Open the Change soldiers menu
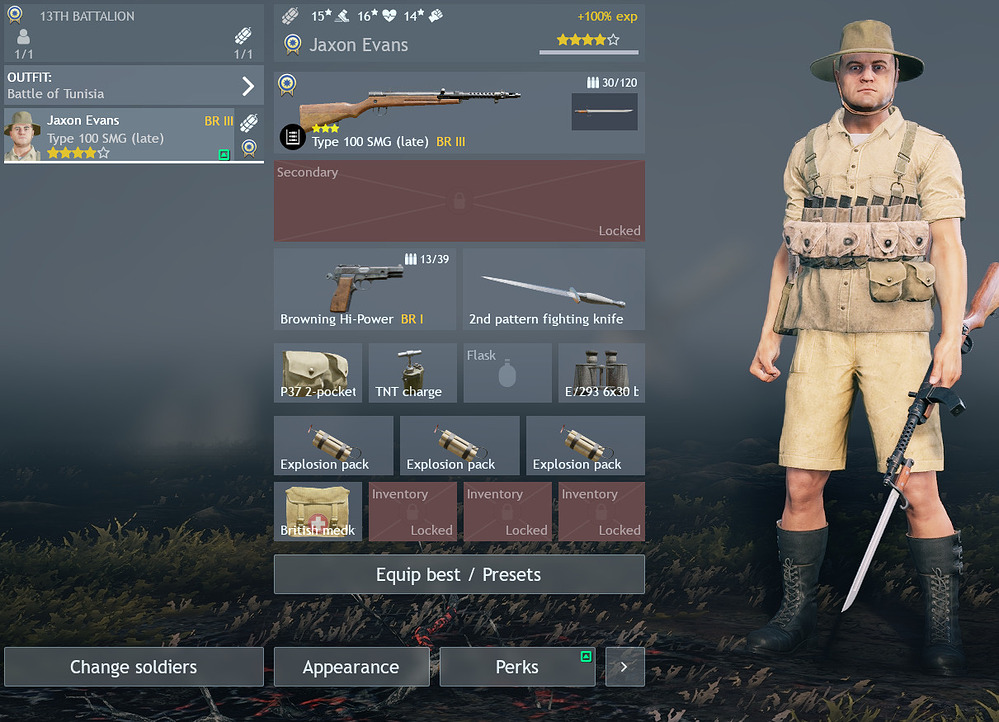This screenshot has height=722, width=999. (134, 667)
